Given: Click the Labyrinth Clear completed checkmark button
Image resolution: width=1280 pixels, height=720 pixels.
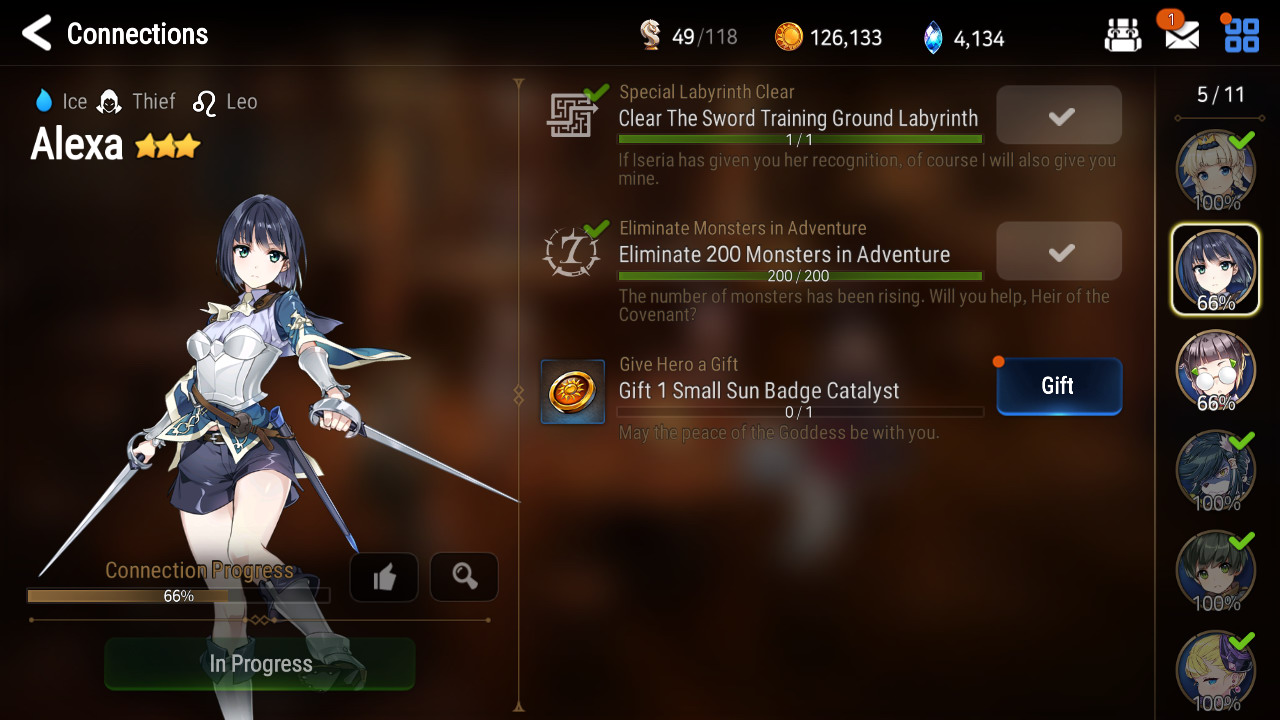Looking at the screenshot, I should [1059, 116].
